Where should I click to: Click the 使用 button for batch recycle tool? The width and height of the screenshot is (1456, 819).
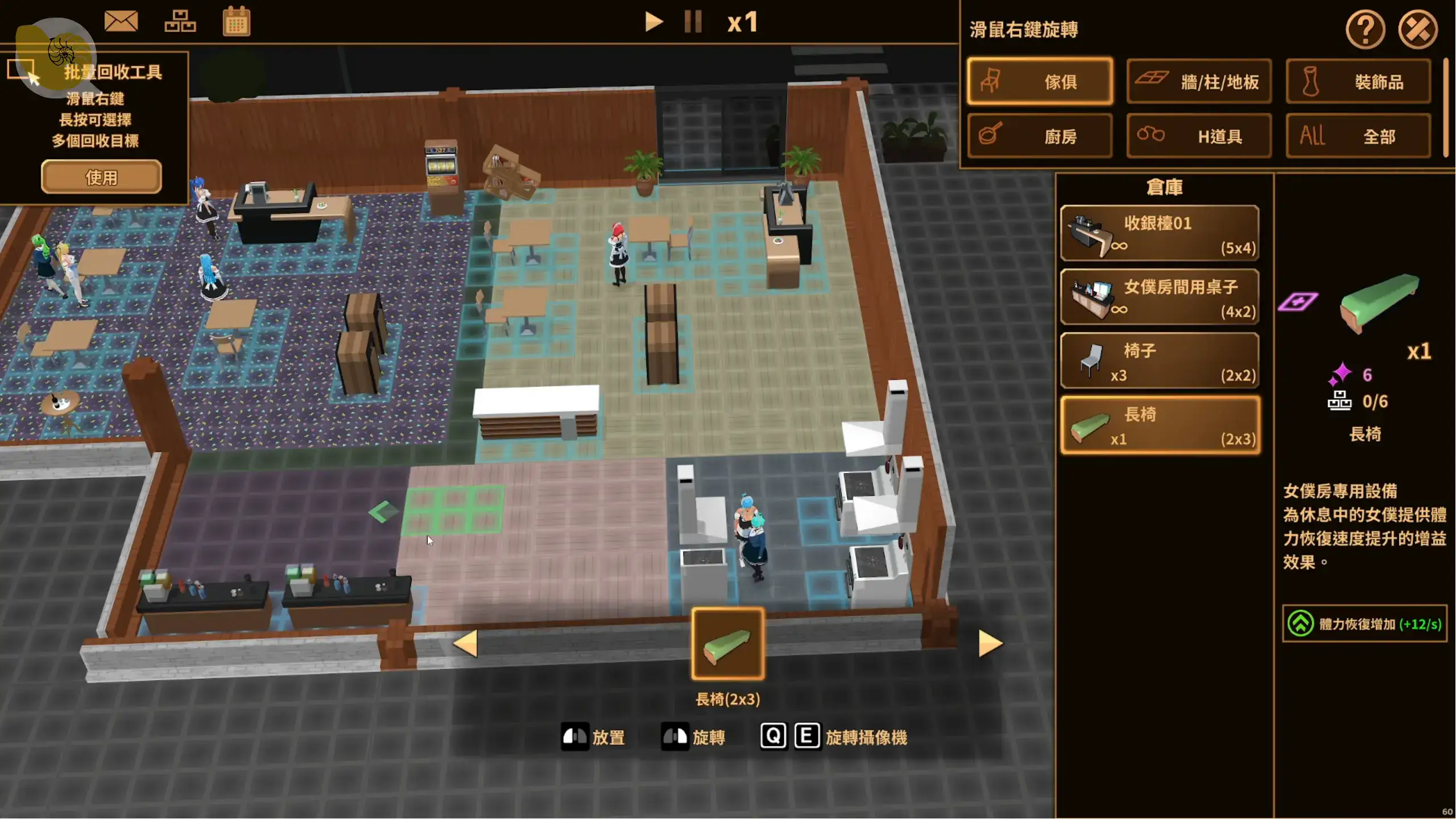point(101,177)
